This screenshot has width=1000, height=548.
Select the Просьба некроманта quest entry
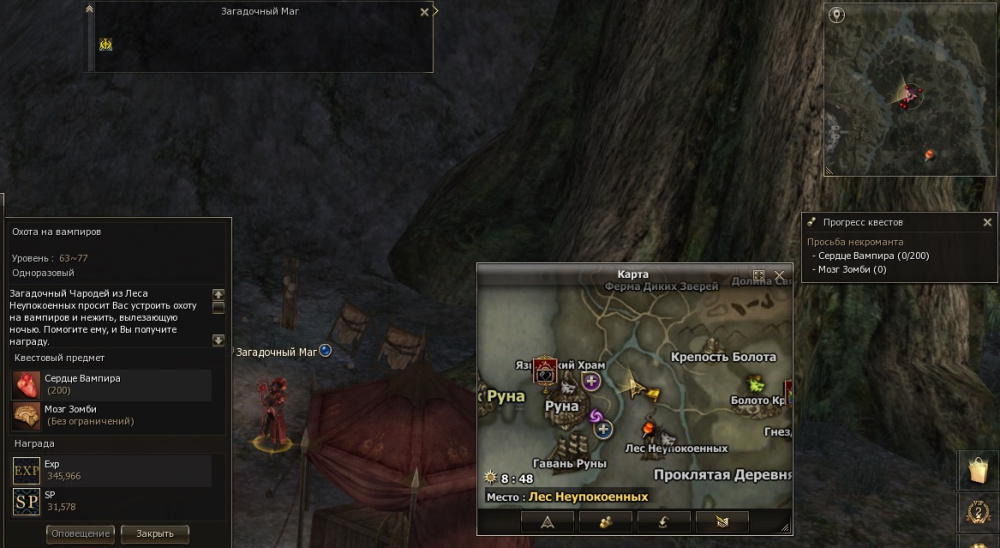(x=855, y=242)
